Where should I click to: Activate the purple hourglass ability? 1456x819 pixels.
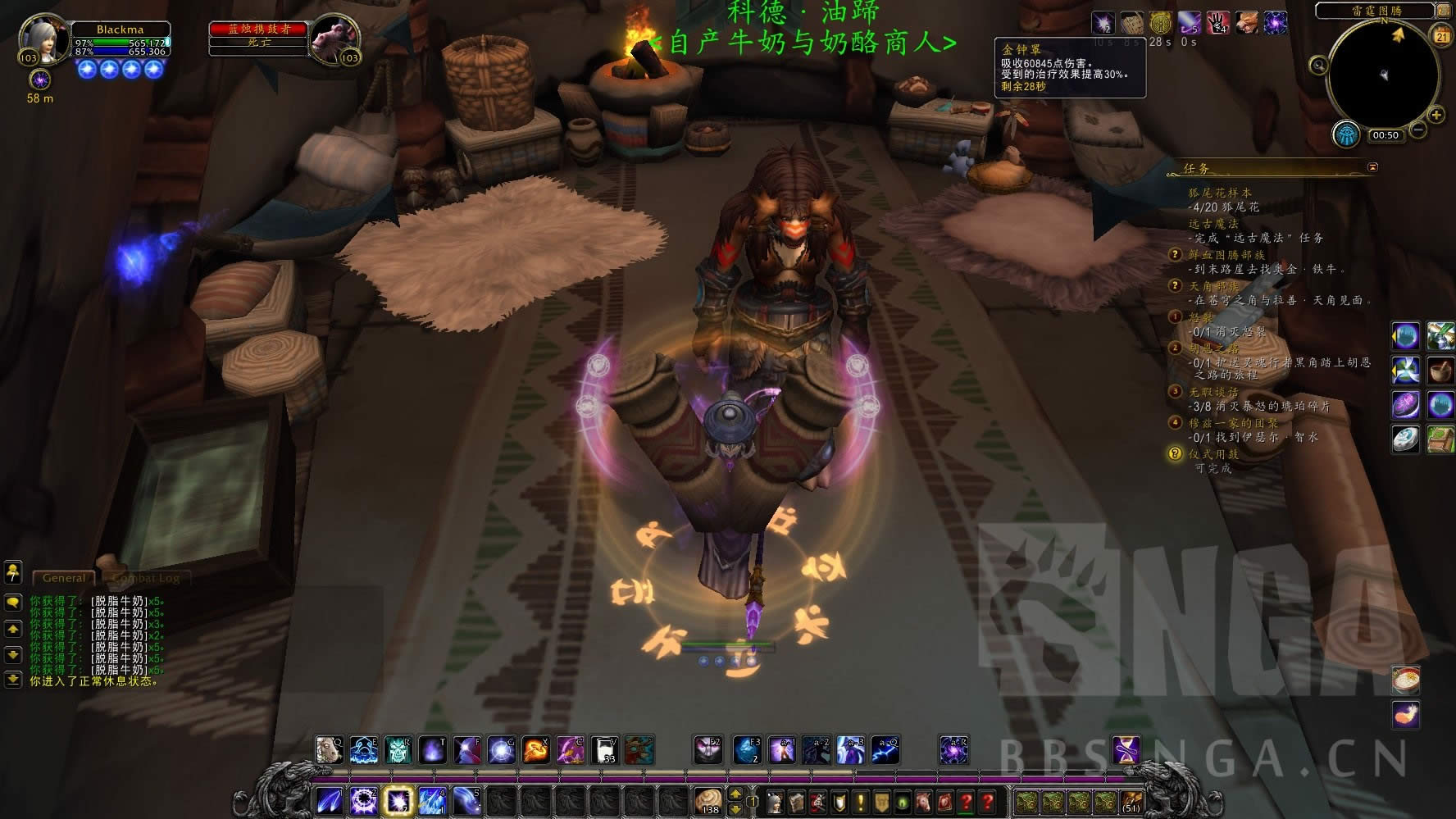[1126, 750]
